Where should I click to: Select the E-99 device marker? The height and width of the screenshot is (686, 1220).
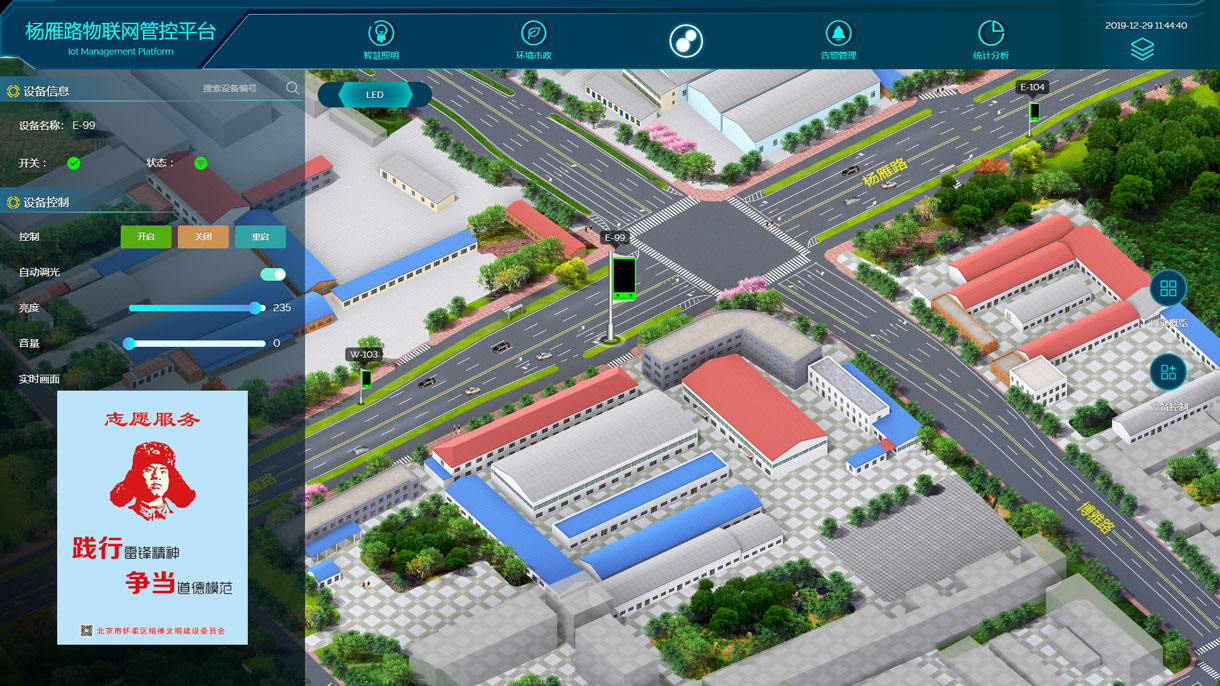623,277
